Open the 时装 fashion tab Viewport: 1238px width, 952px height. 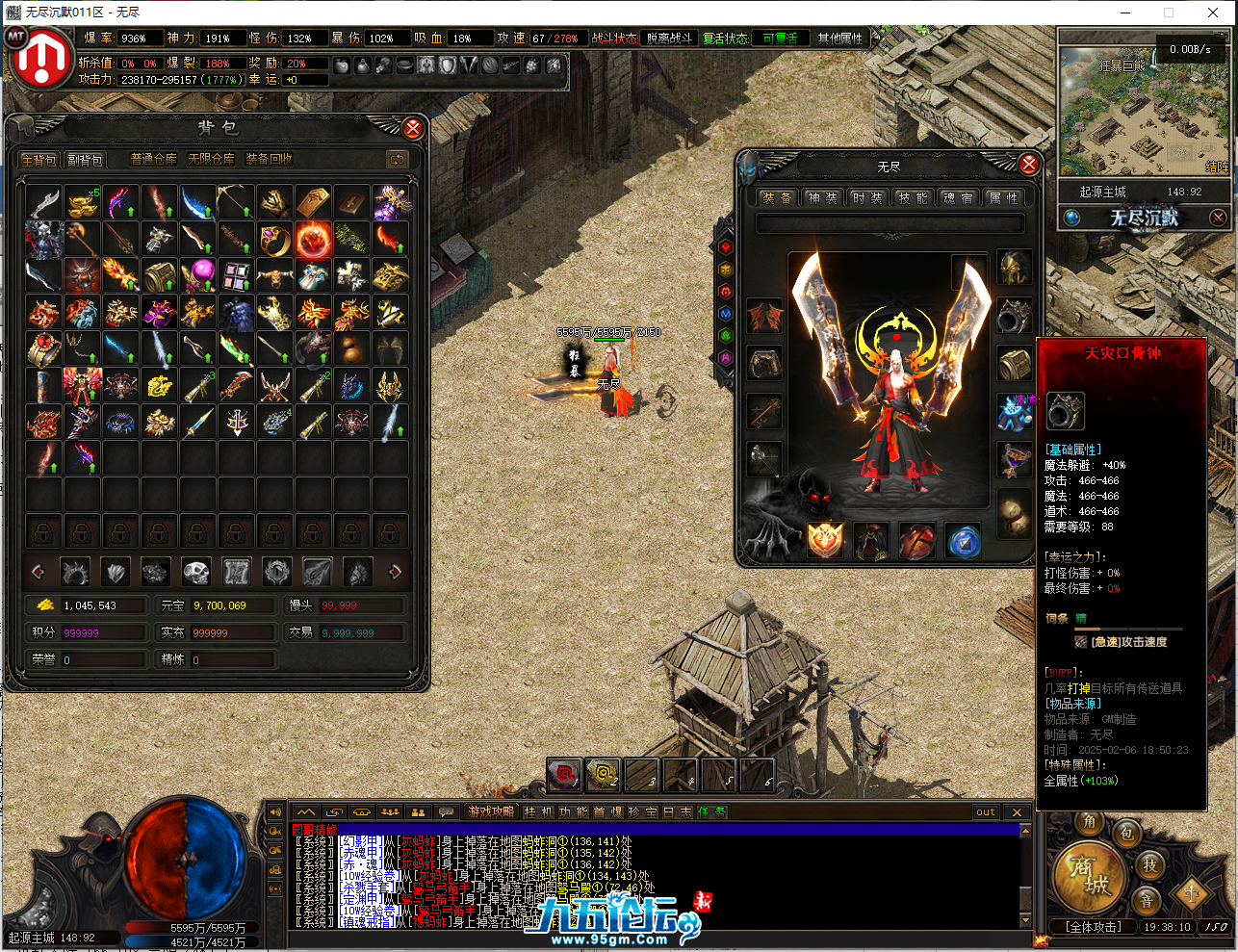tap(866, 197)
